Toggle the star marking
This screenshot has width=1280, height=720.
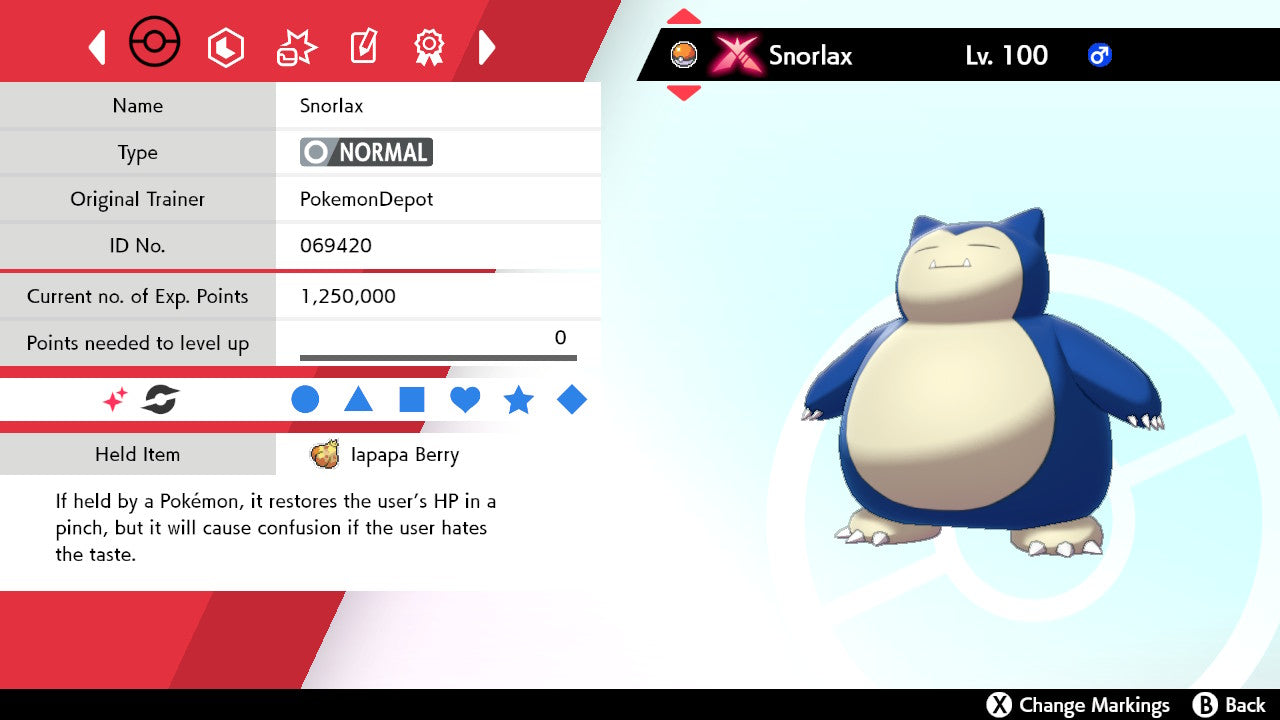518,400
